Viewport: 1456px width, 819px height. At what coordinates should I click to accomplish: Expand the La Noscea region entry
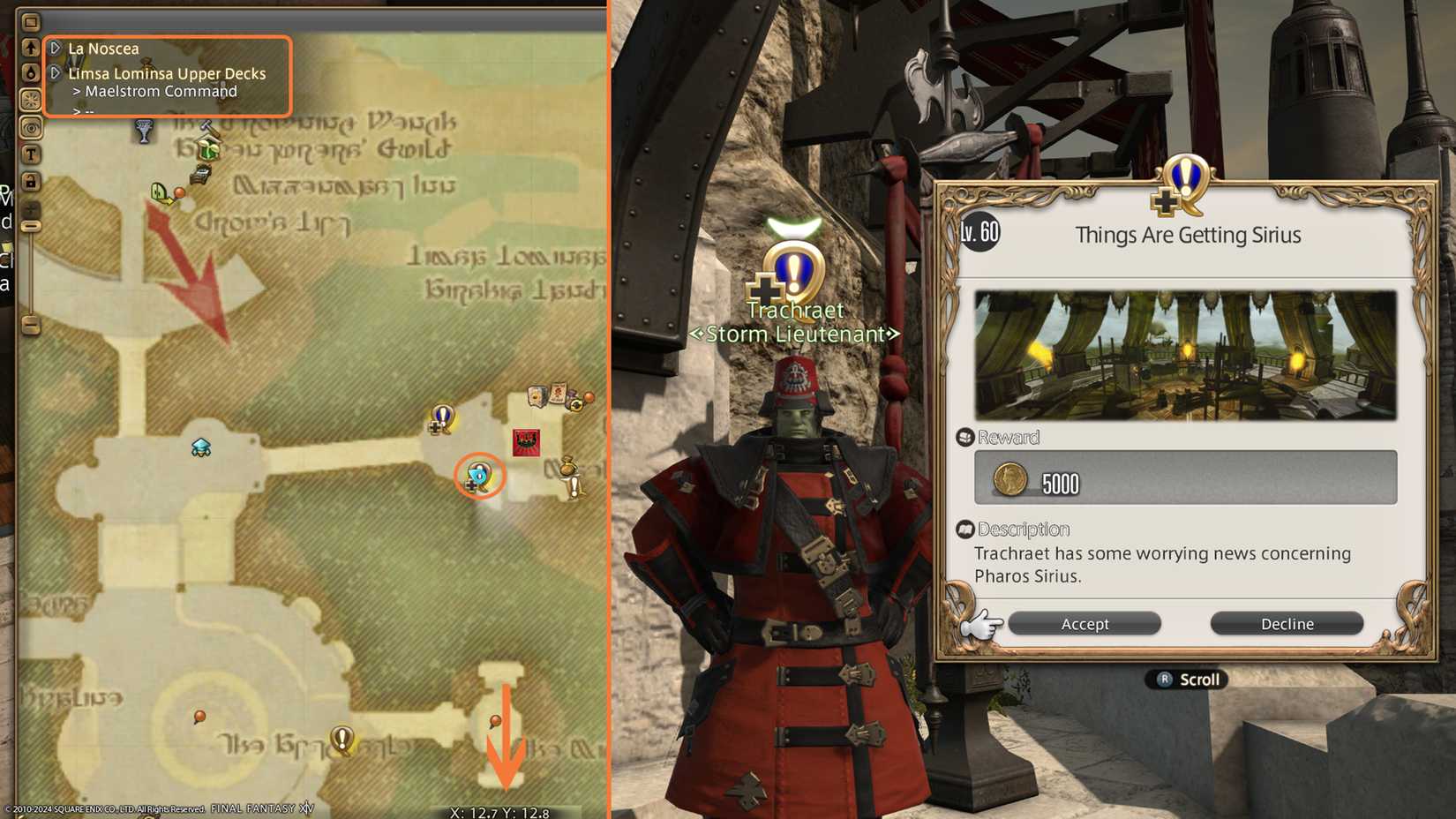[x=55, y=49]
